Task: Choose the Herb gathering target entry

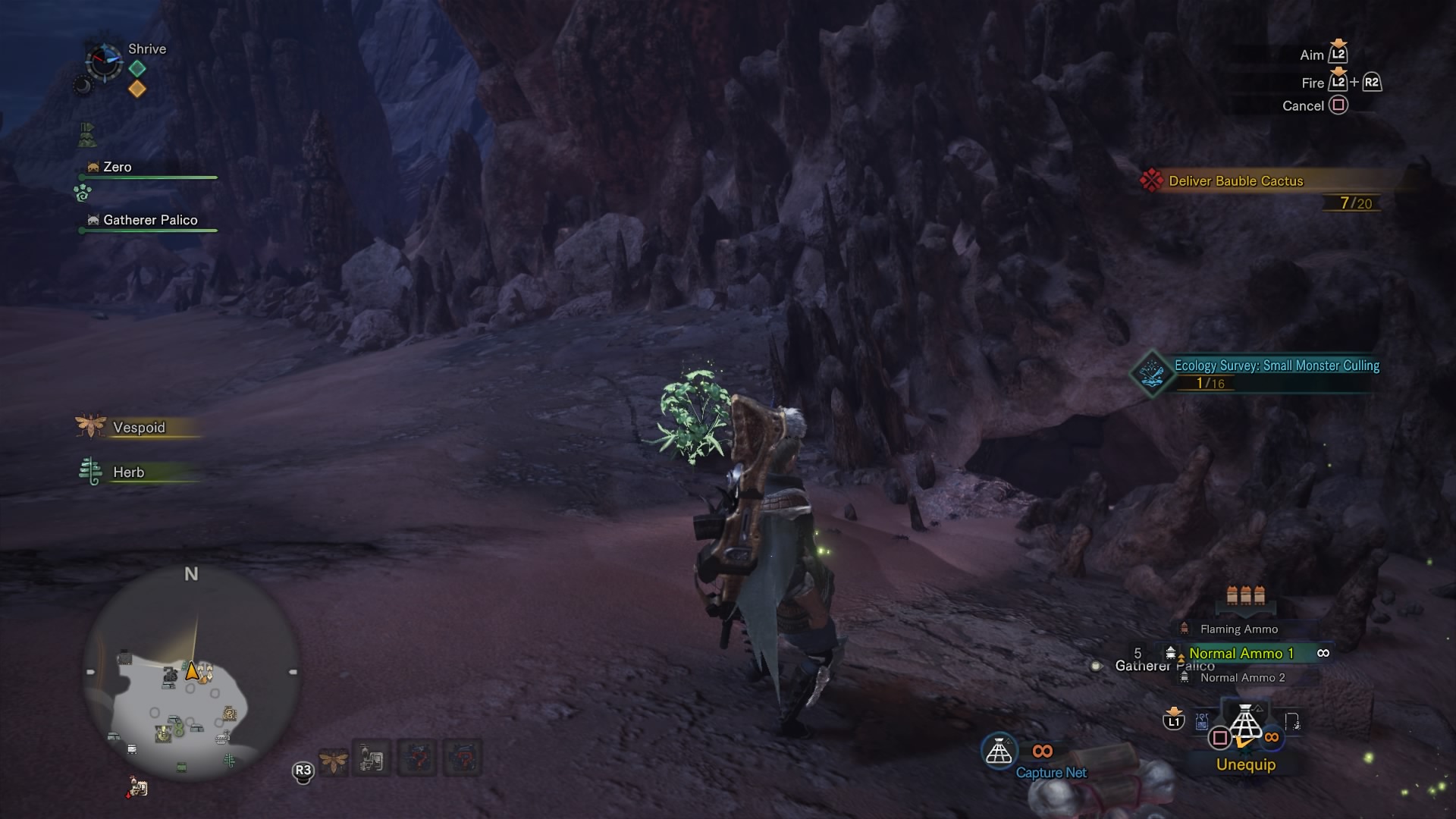Action: coord(128,472)
